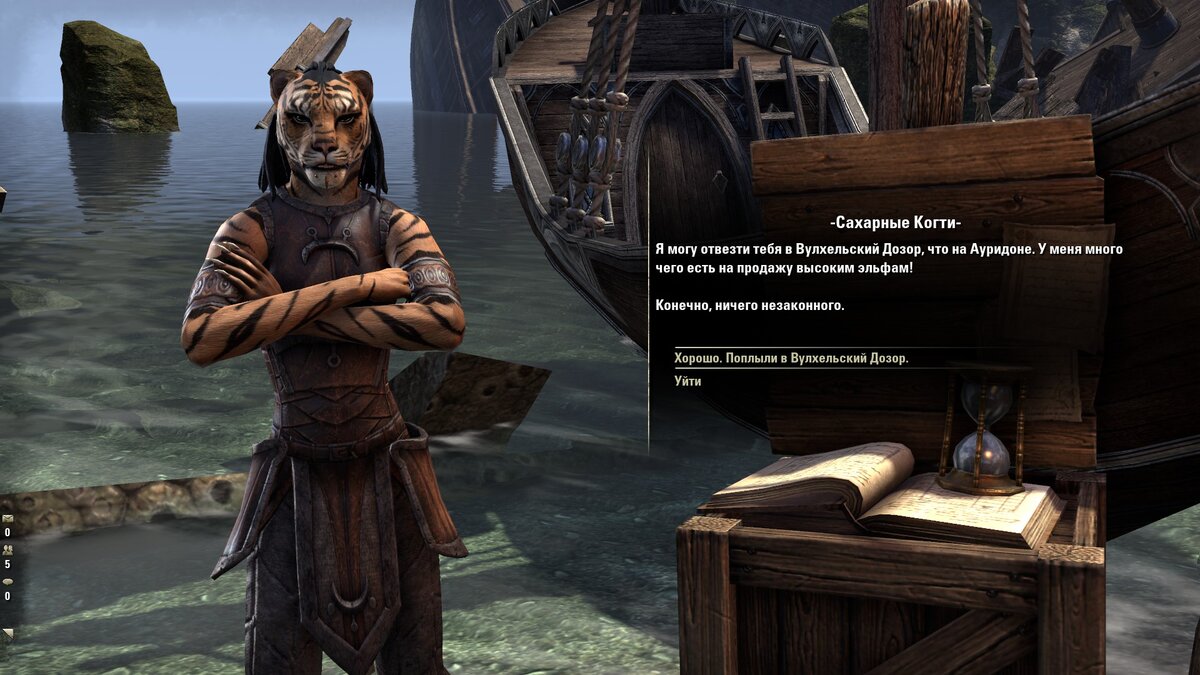Screen dimensions: 1200x675
Task: Select the Уйти option to leave the conversation
Action: pos(688,381)
